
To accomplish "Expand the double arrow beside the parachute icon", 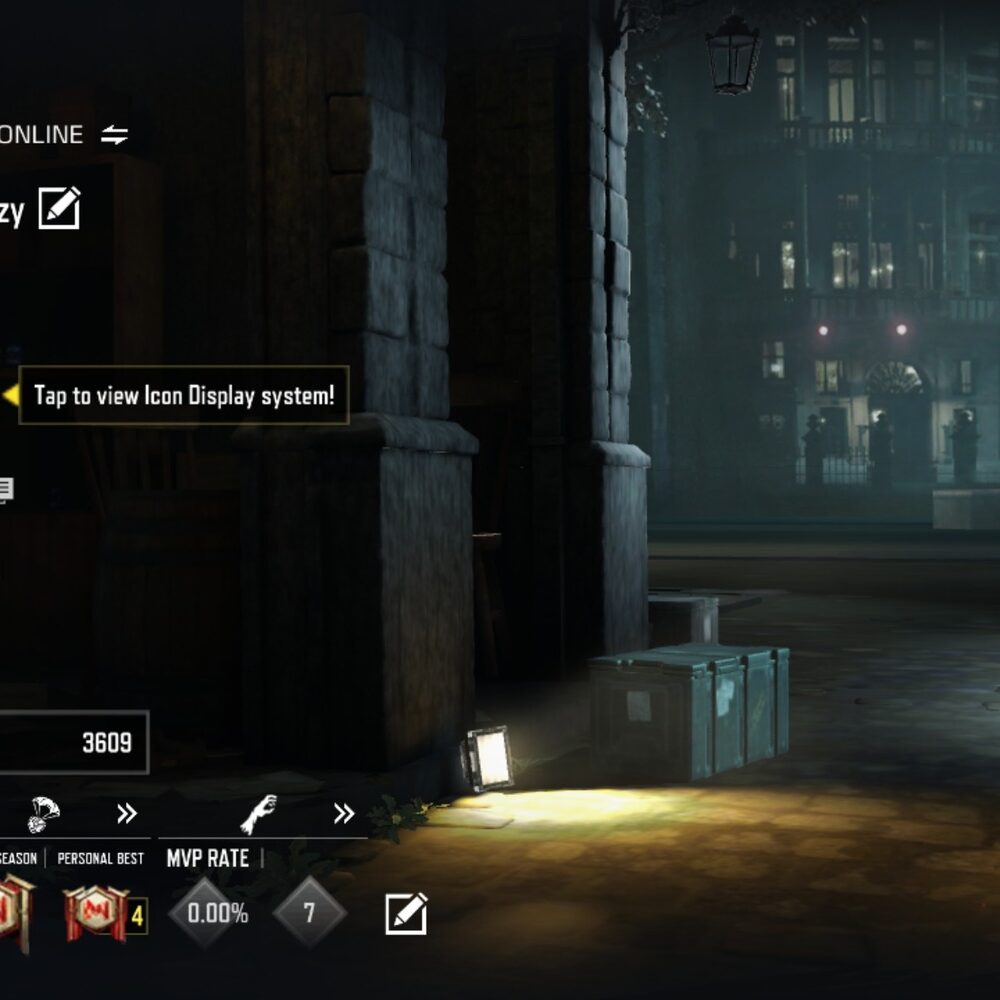I will click(126, 813).
